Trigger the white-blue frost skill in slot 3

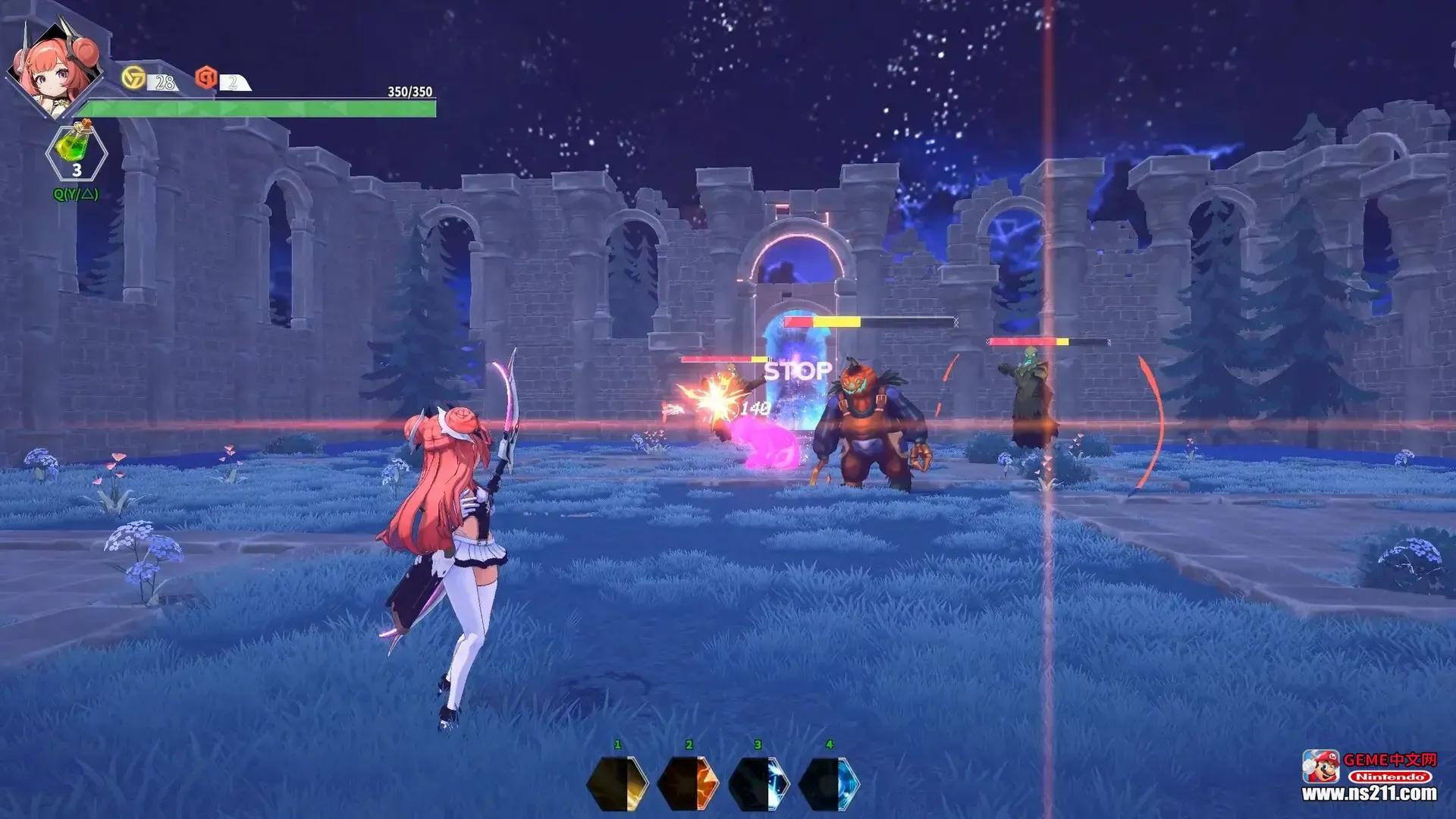coord(759,783)
